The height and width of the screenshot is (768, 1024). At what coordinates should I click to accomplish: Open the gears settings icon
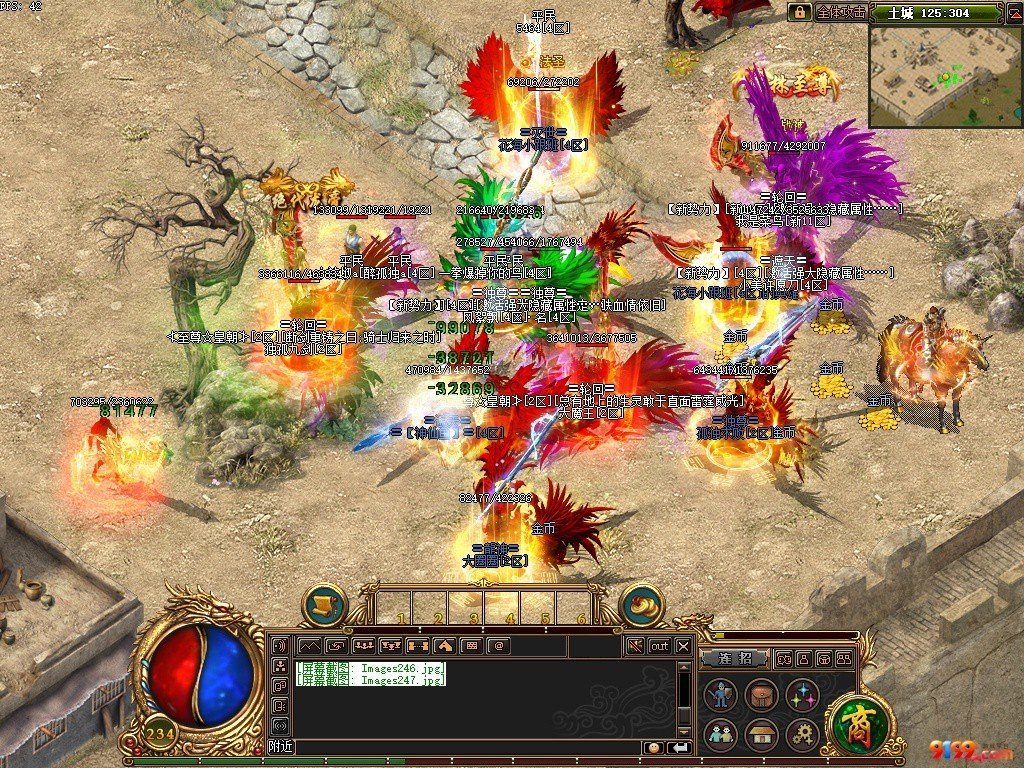(x=802, y=735)
